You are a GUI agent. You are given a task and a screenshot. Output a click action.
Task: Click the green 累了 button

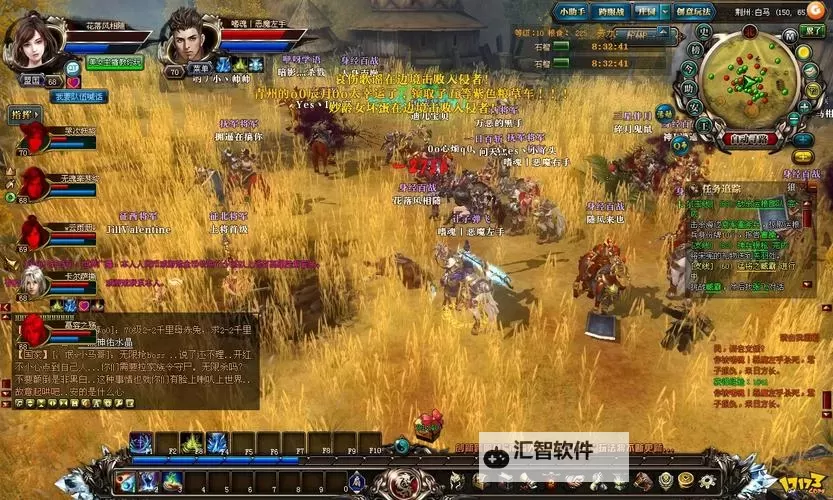(812, 30)
